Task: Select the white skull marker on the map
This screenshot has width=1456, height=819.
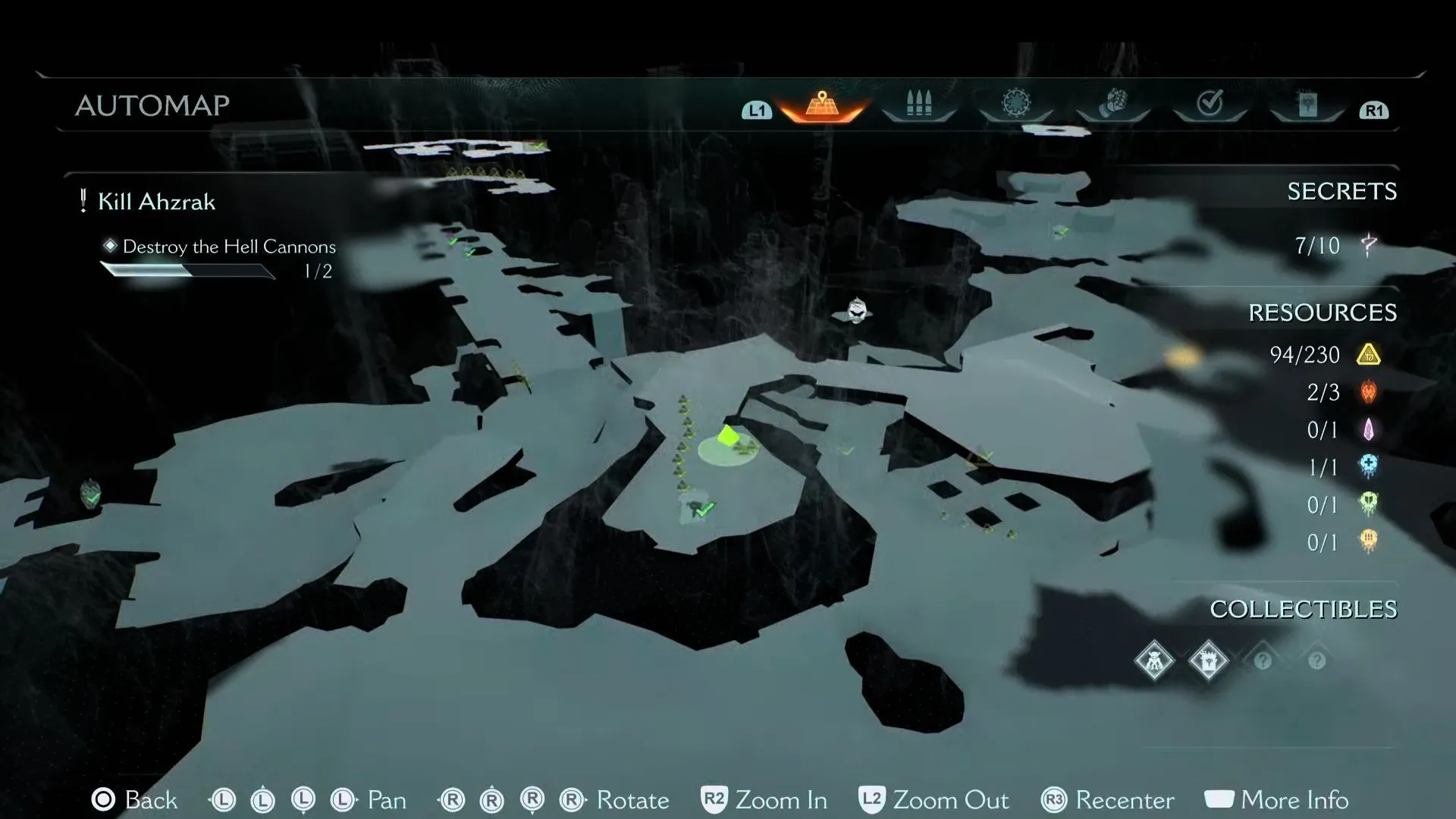Action: tap(856, 309)
